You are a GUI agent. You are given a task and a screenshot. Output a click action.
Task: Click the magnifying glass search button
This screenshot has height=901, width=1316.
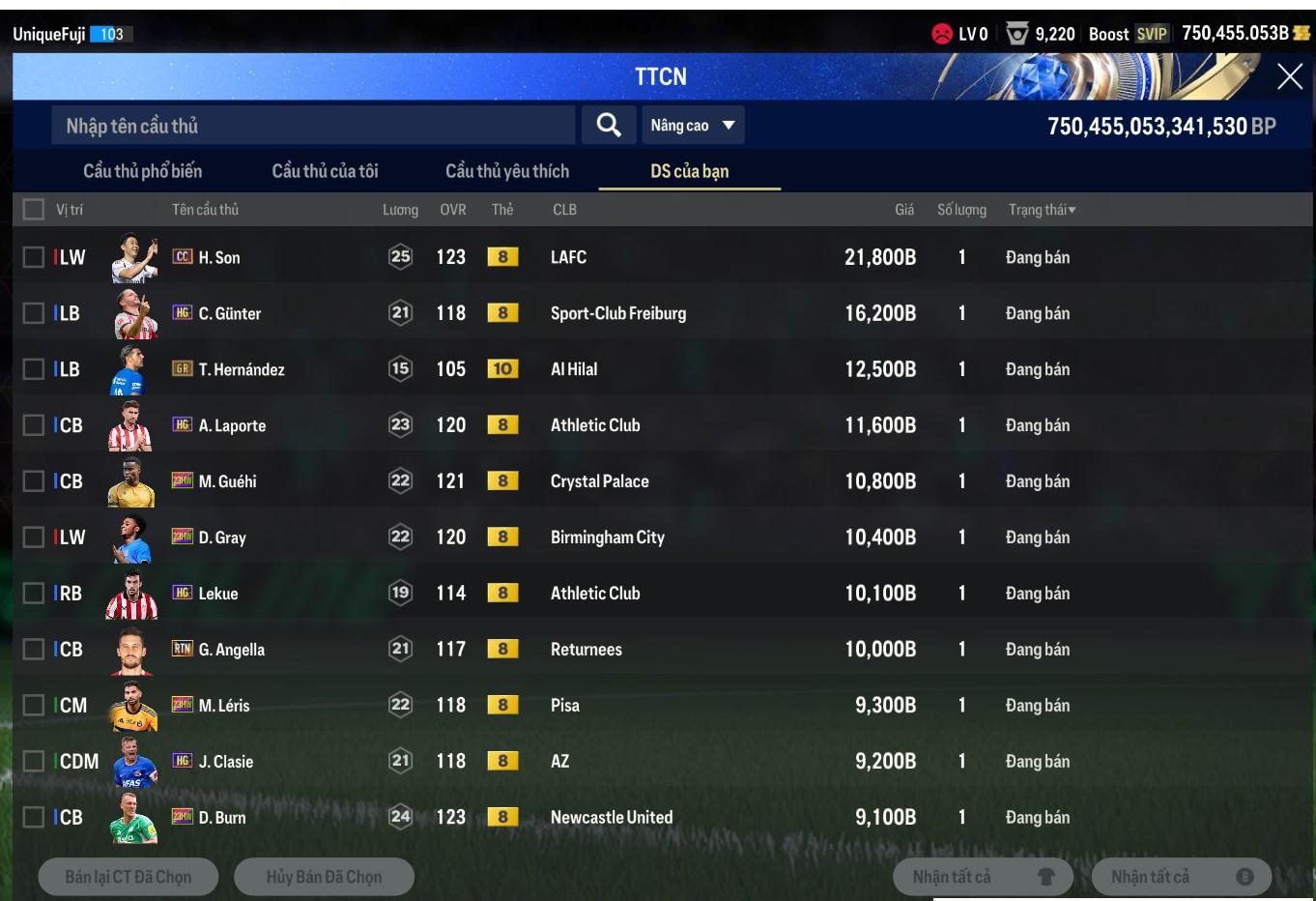[609, 125]
